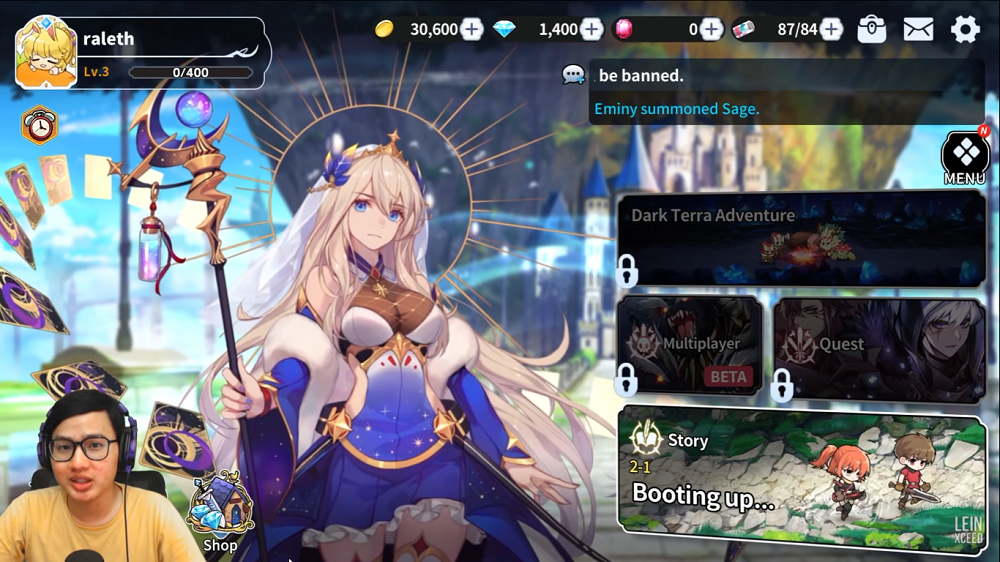Image resolution: width=1000 pixels, height=562 pixels.
Task: Add more gold coins with plus button
Action: coord(472,29)
